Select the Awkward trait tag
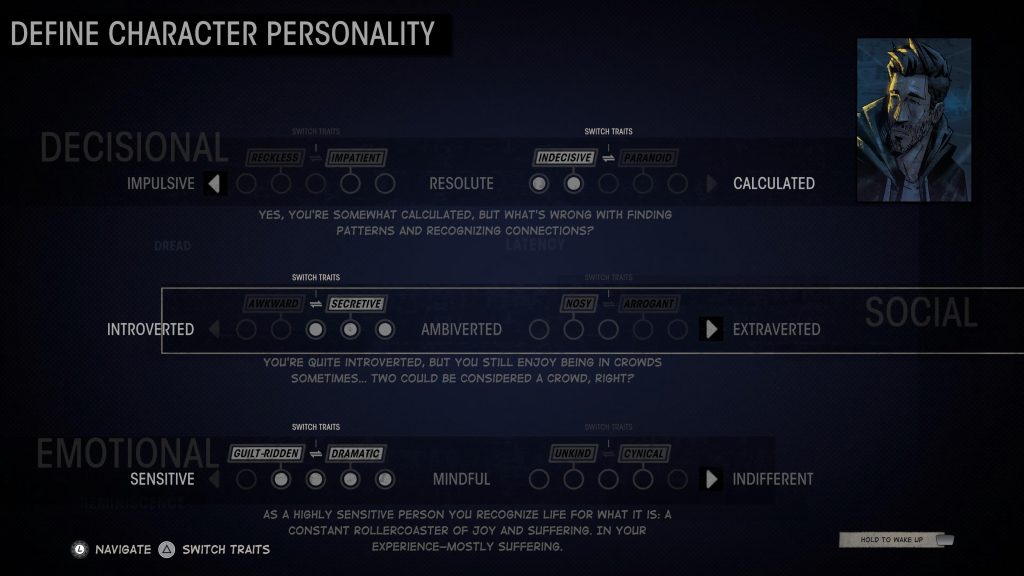The image size is (1024, 576). (273, 303)
